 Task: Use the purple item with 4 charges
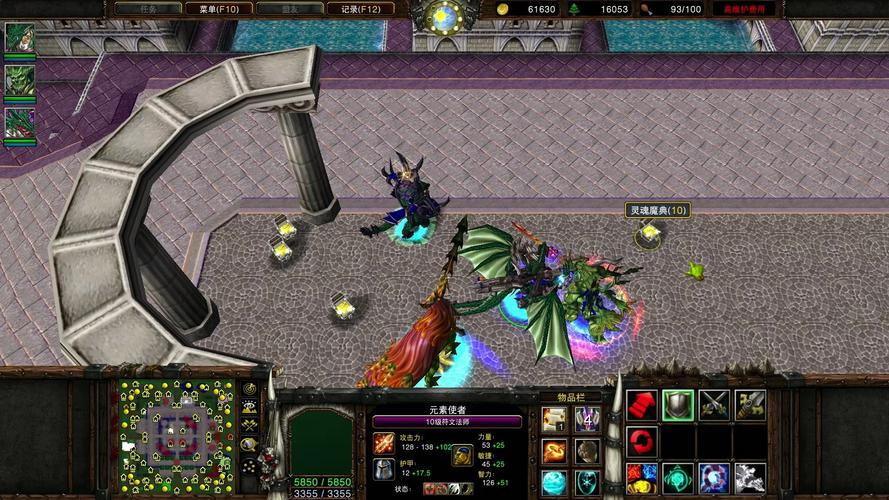click(587, 419)
